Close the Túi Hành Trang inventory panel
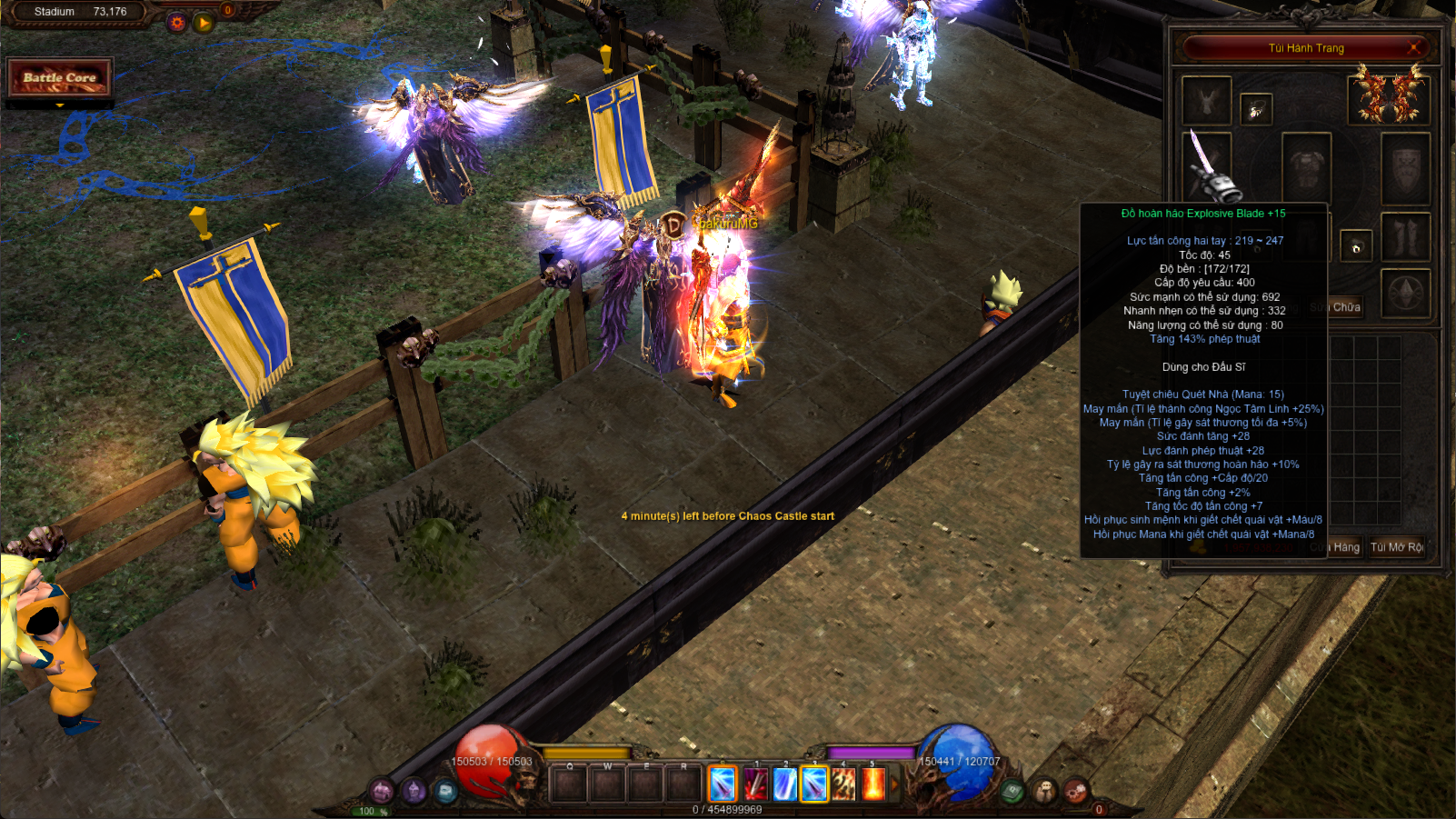 1414,47
